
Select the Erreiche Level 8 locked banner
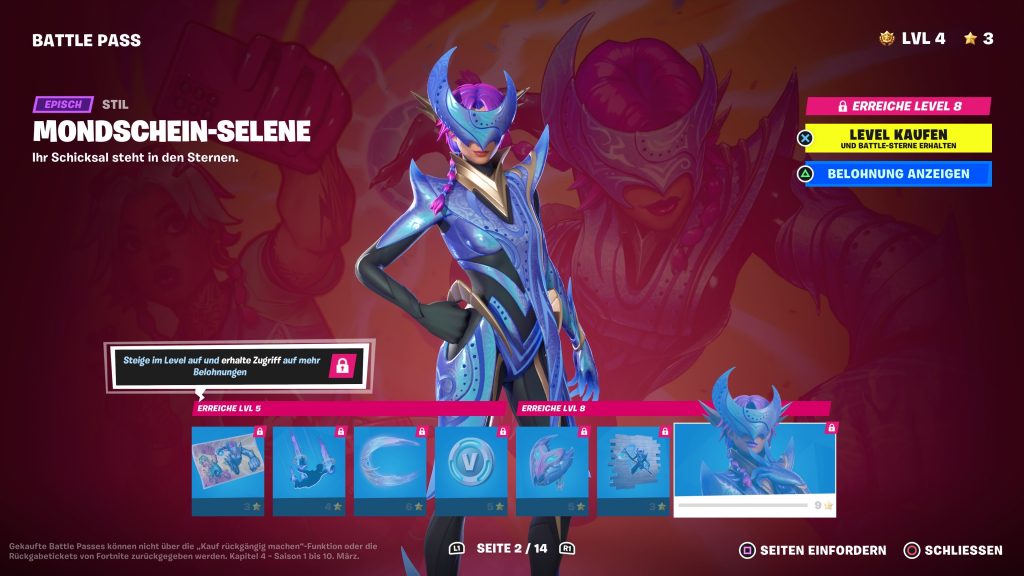898,105
